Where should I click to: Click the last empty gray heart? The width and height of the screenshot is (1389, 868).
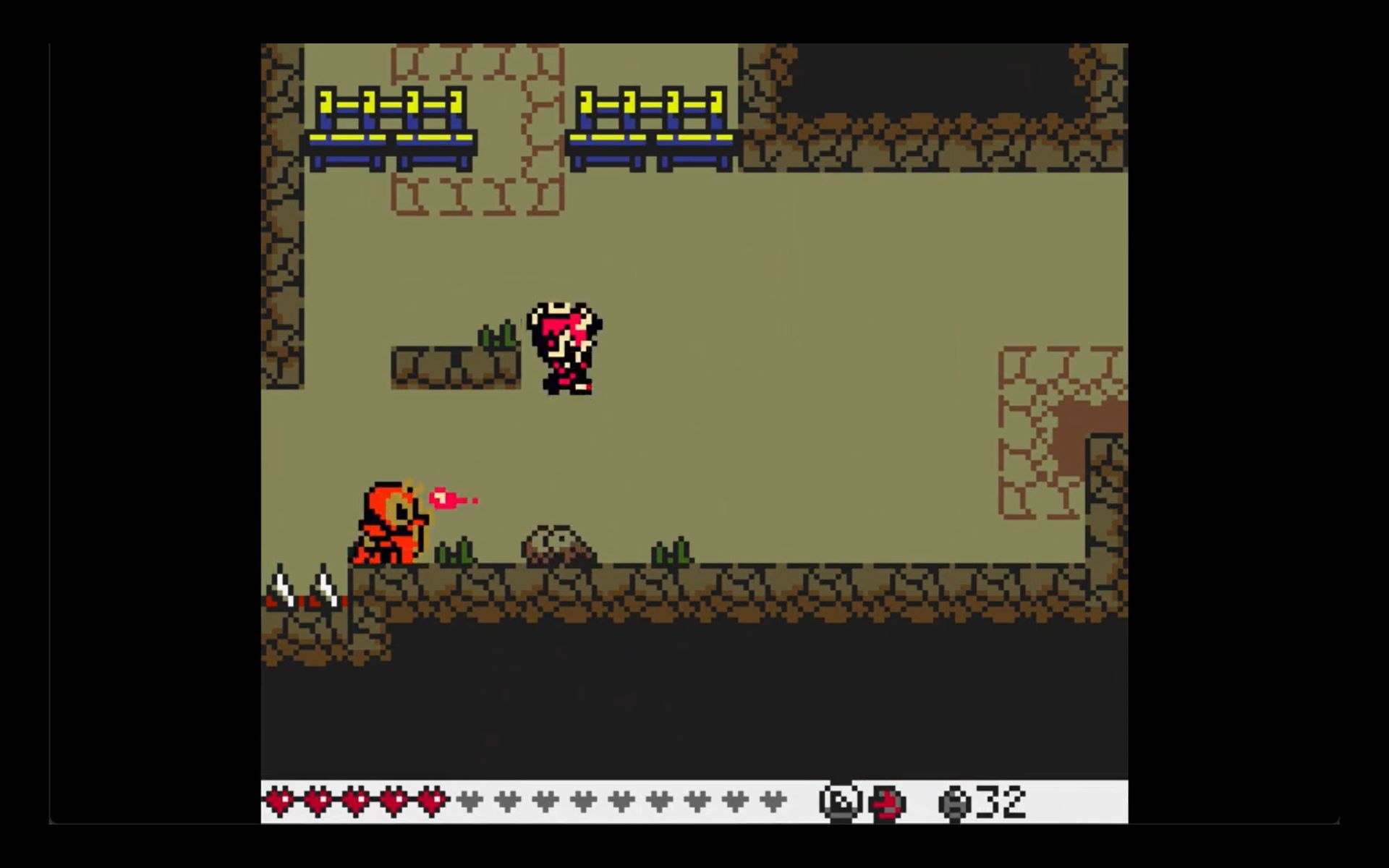tap(774, 800)
